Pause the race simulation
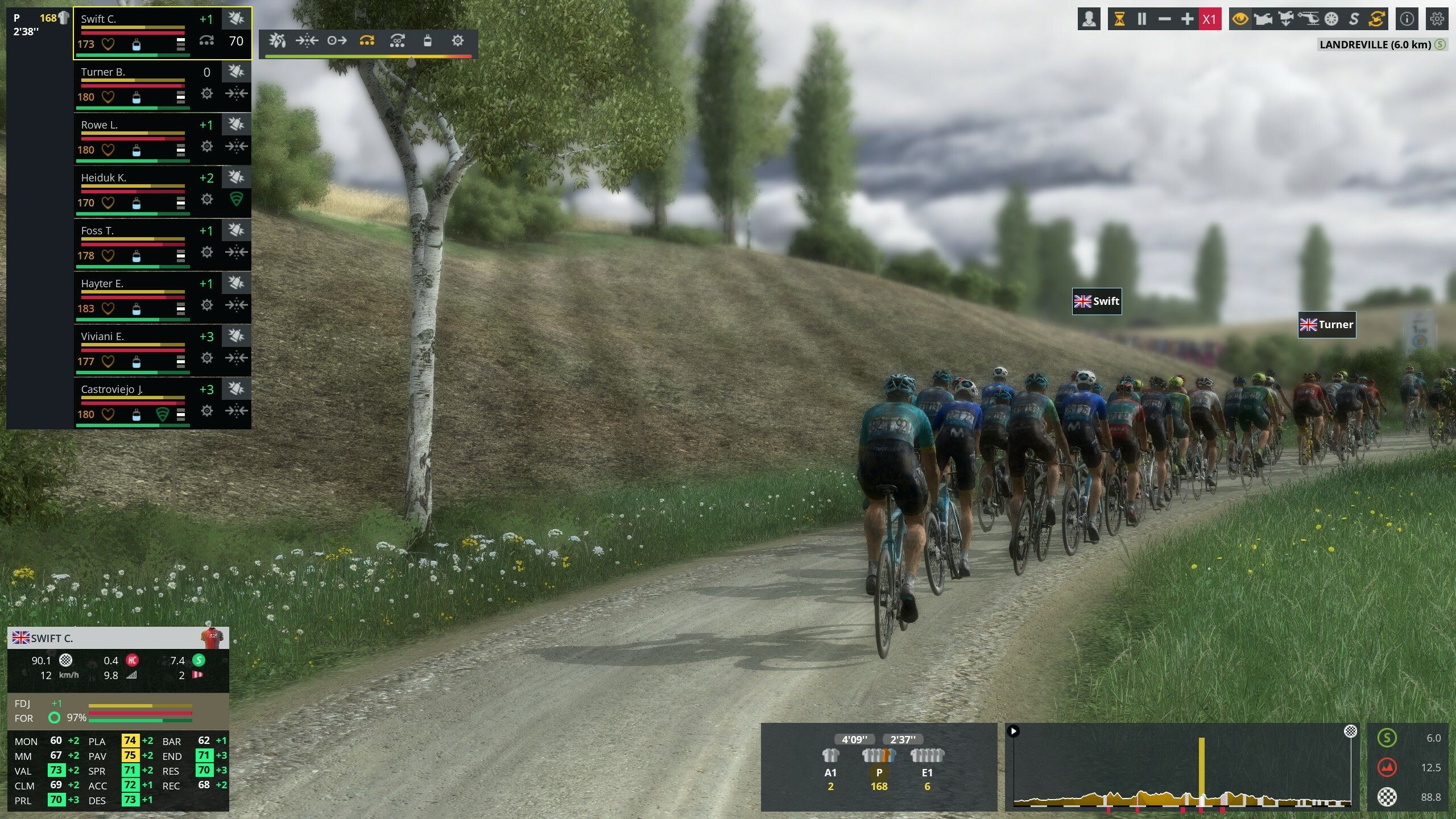 [x=1141, y=19]
